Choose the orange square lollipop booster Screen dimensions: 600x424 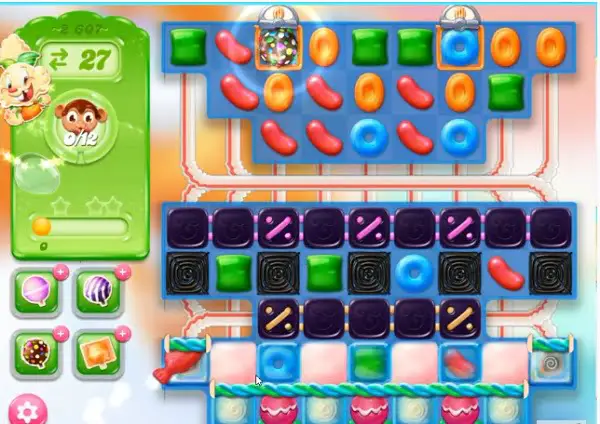98,351
